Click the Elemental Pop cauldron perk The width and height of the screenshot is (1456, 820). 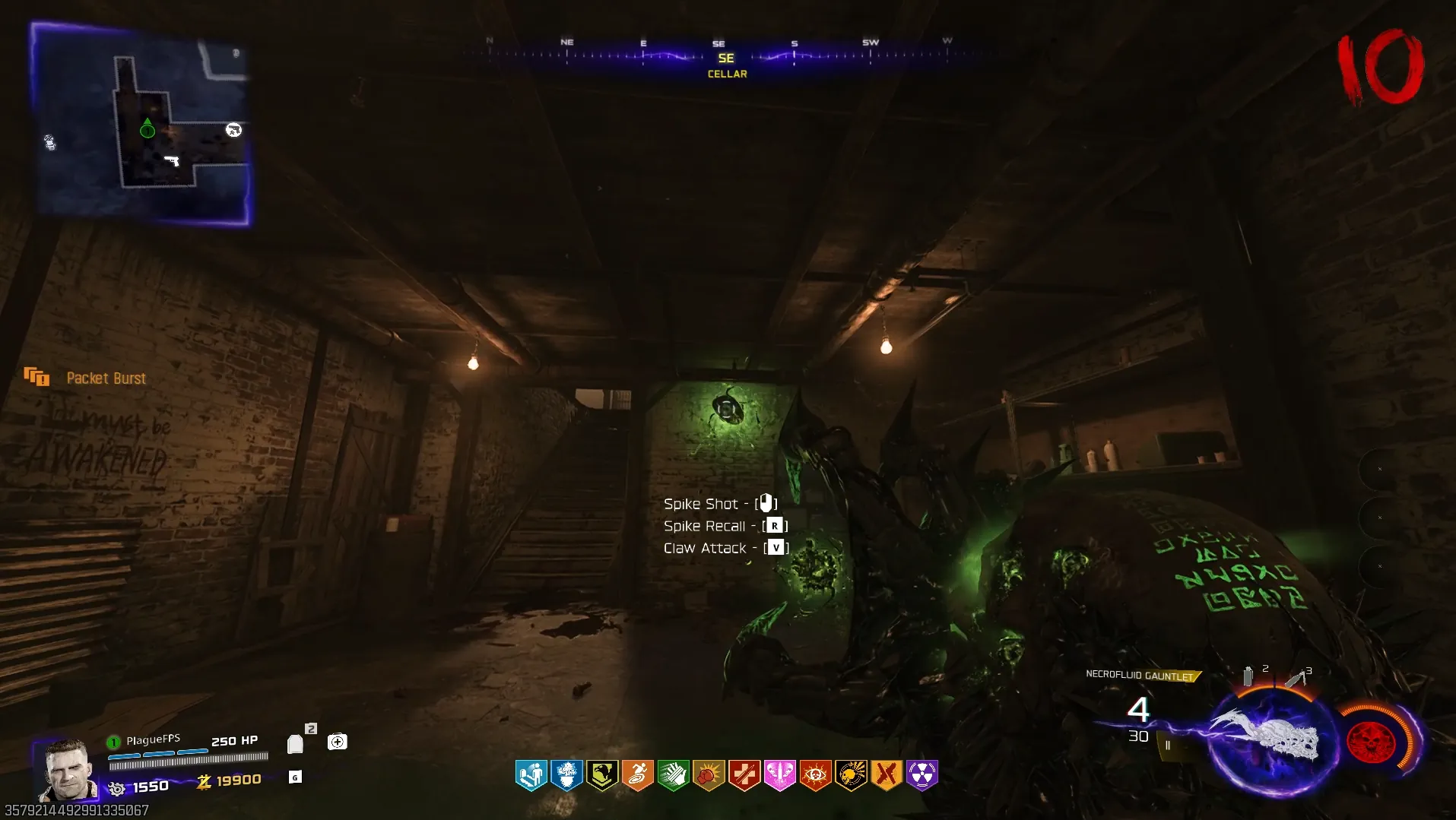[x=566, y=775]
